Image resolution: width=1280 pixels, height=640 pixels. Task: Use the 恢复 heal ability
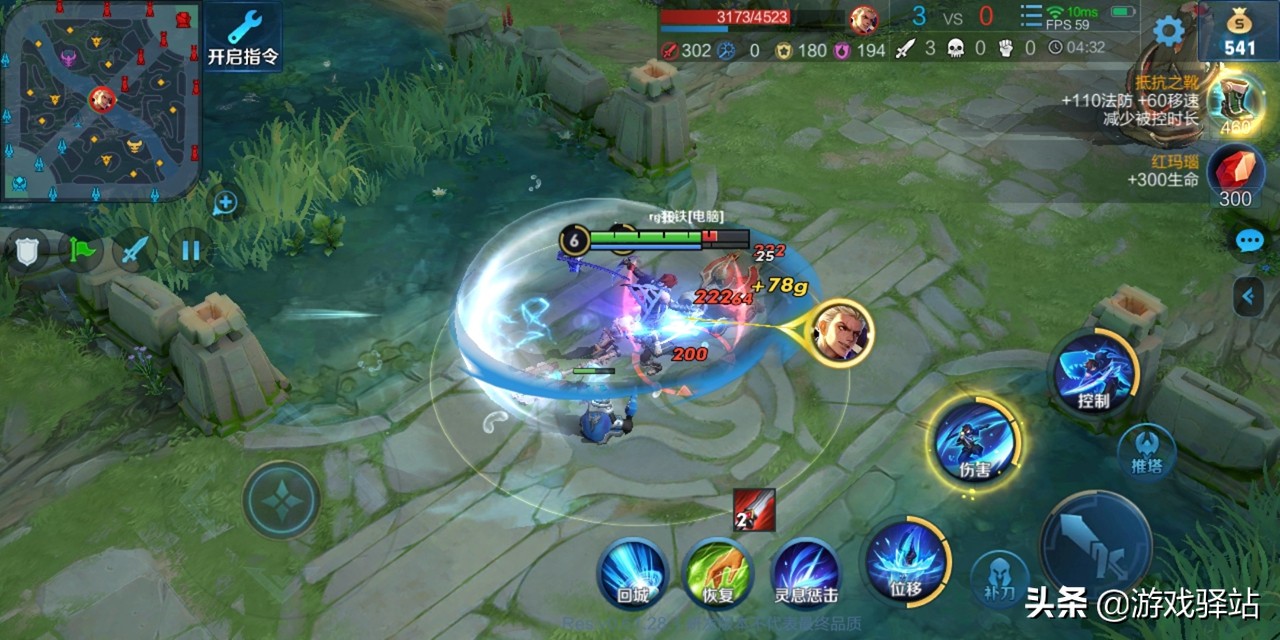pyautogui.click(x=717, y=574)
